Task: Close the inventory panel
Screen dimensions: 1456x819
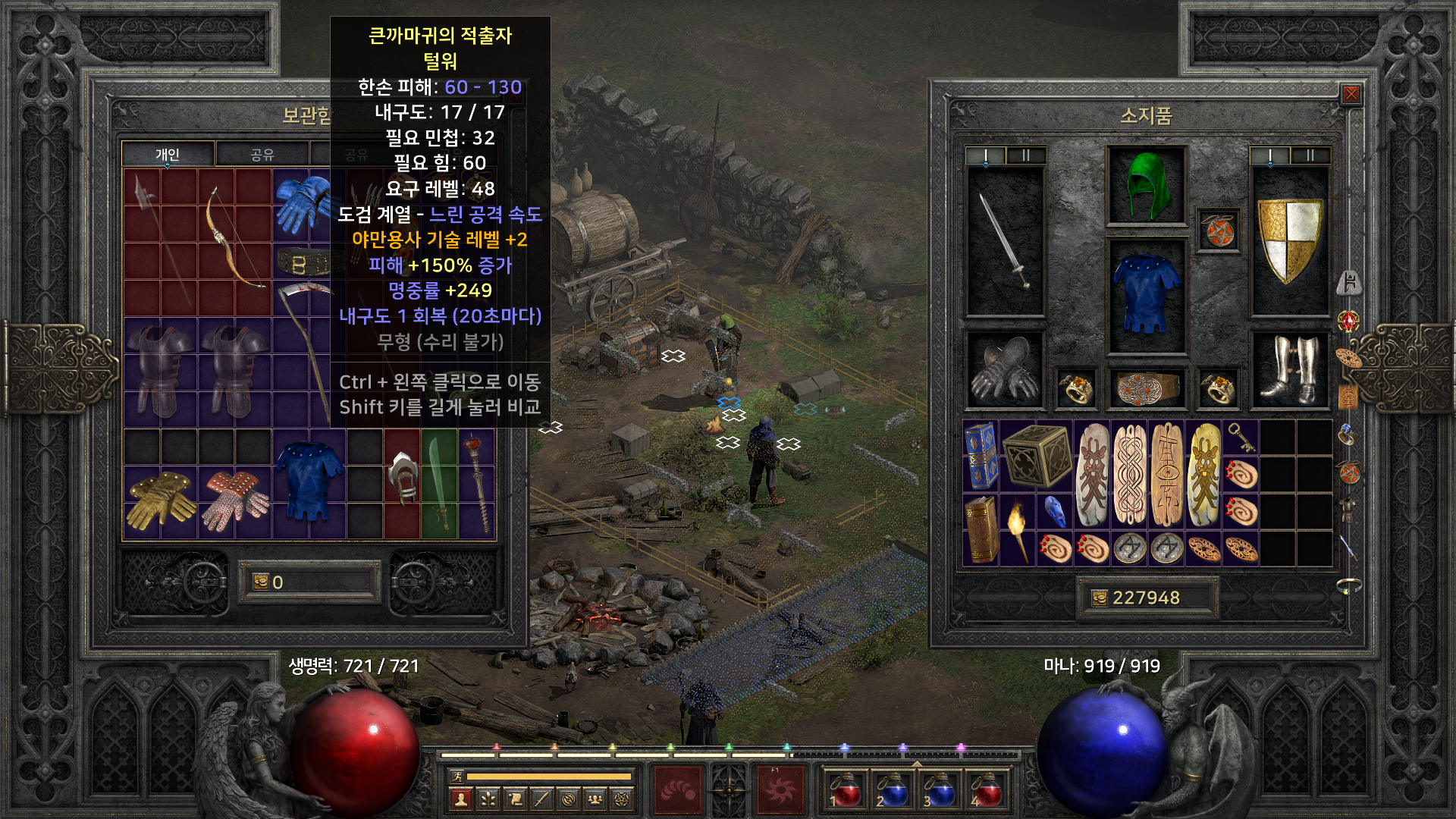Action: tap(1351, 94)
